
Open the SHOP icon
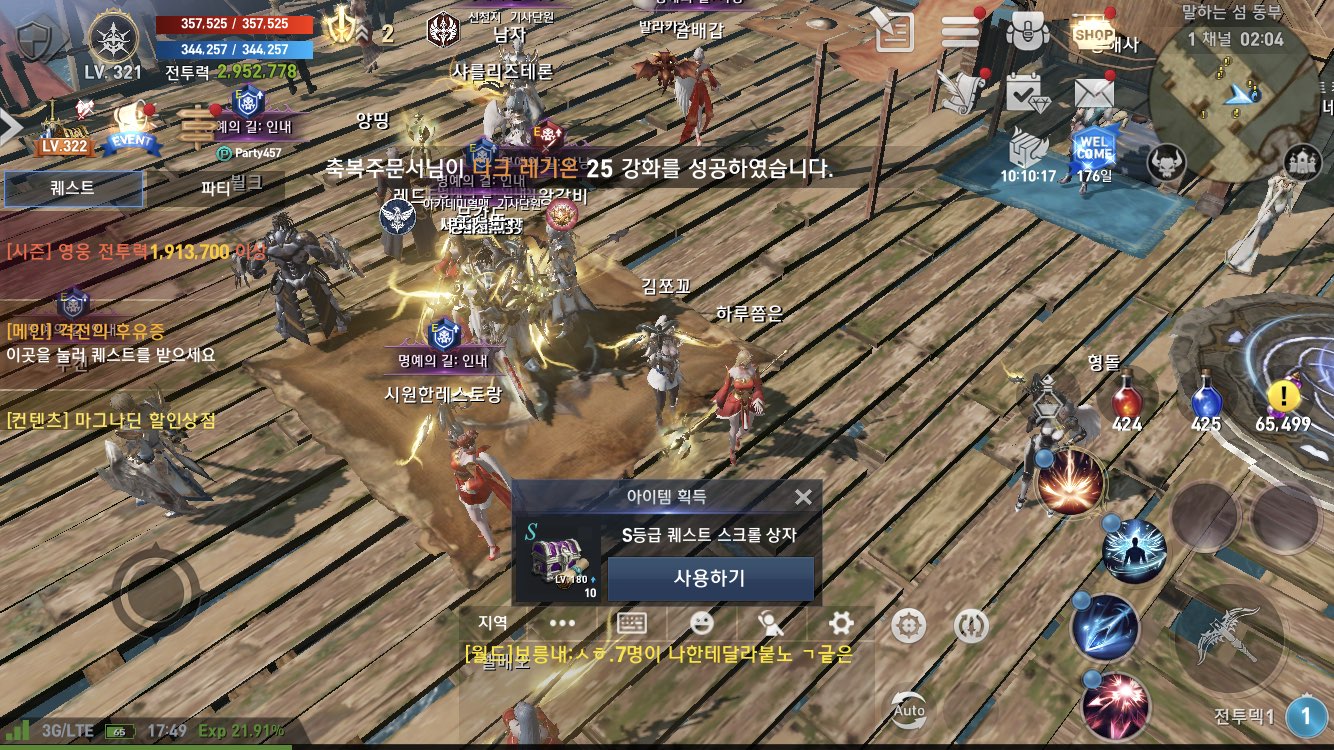coord(1092,33)
